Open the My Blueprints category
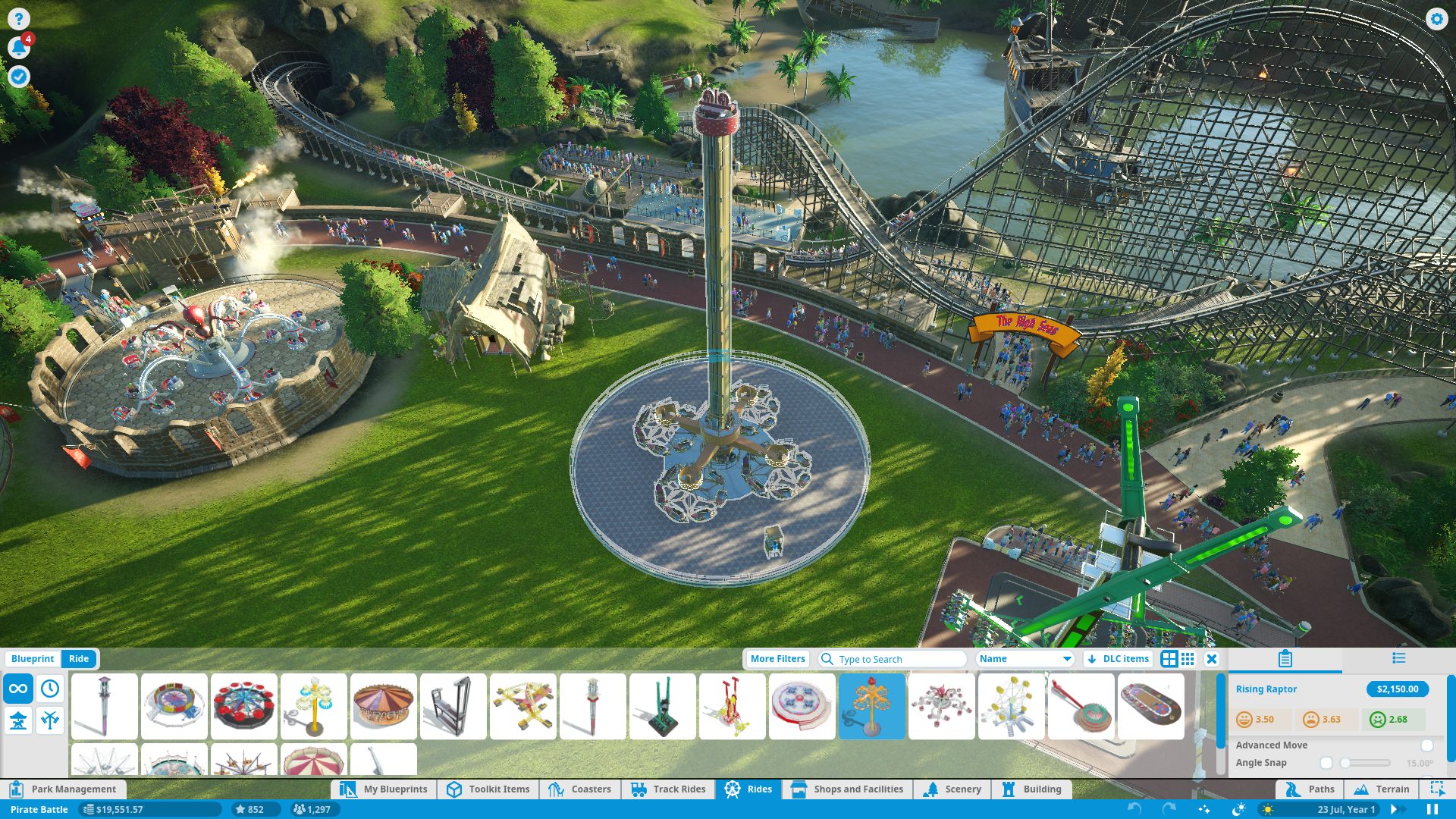The height and width of the screenshot is (819, 1456). pyautogui.click(x=384, y=789)
